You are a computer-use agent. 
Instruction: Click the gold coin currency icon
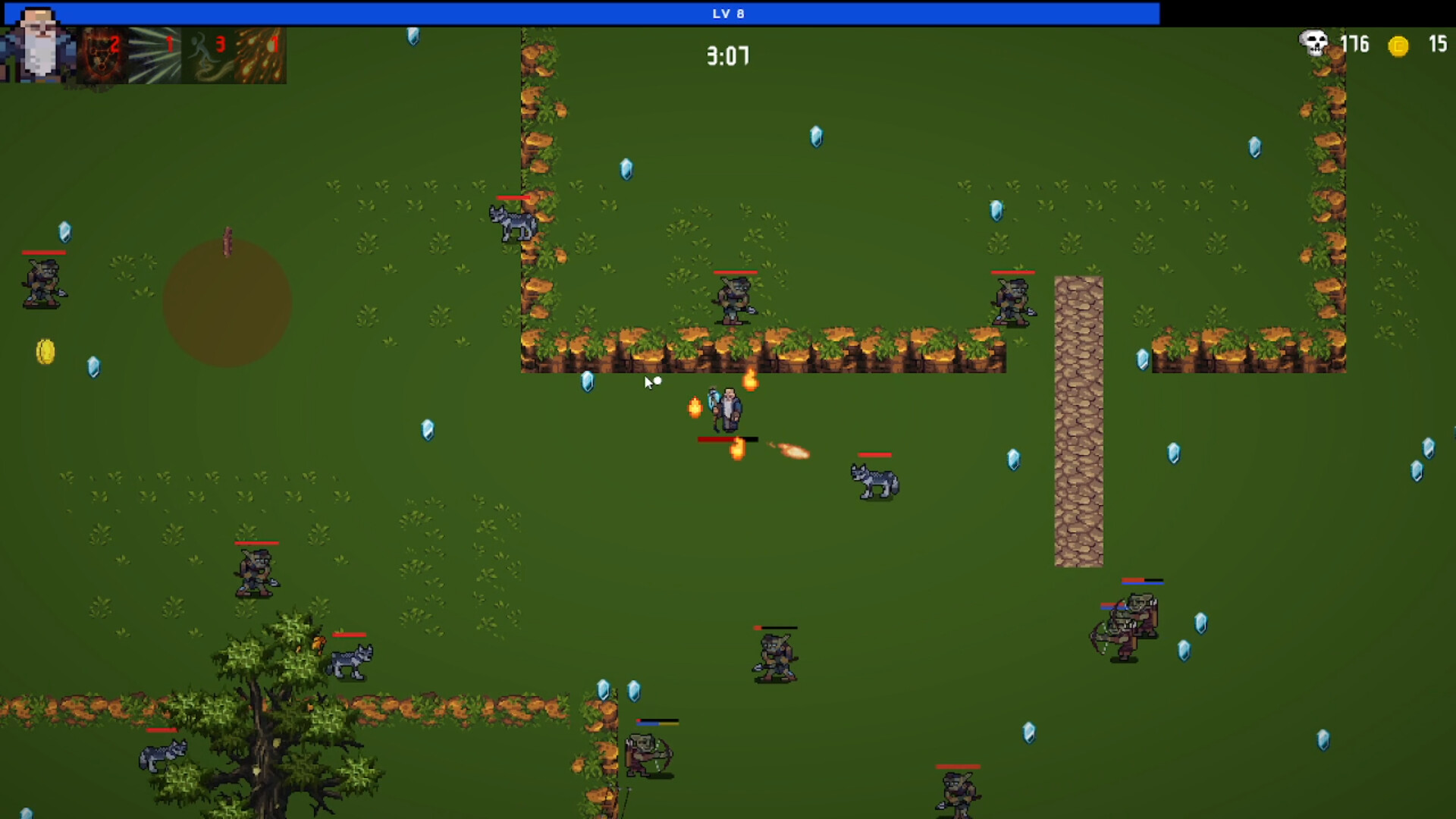tap(1398, 46)
